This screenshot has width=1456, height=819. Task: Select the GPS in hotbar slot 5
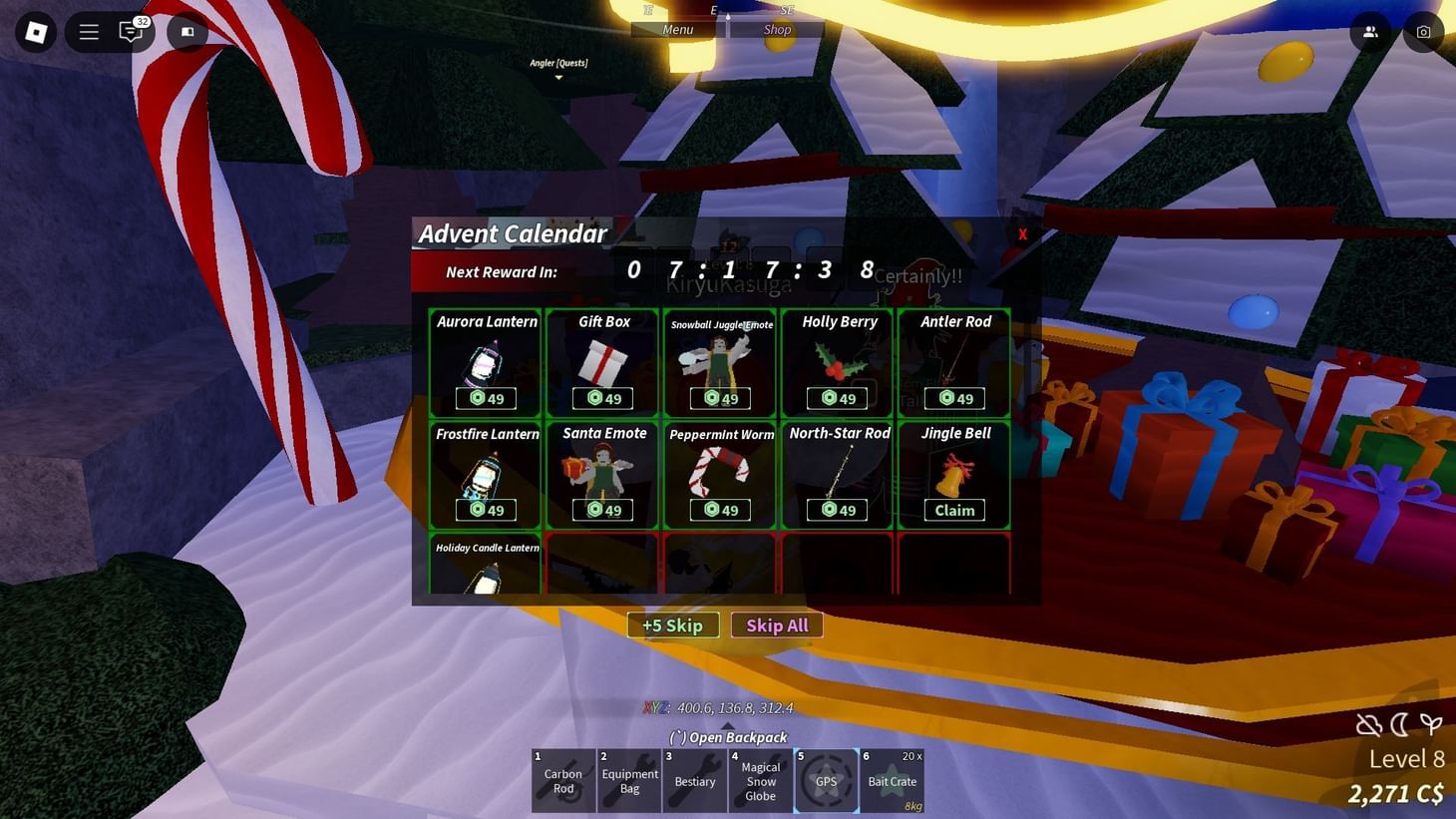tap(826, 779)
